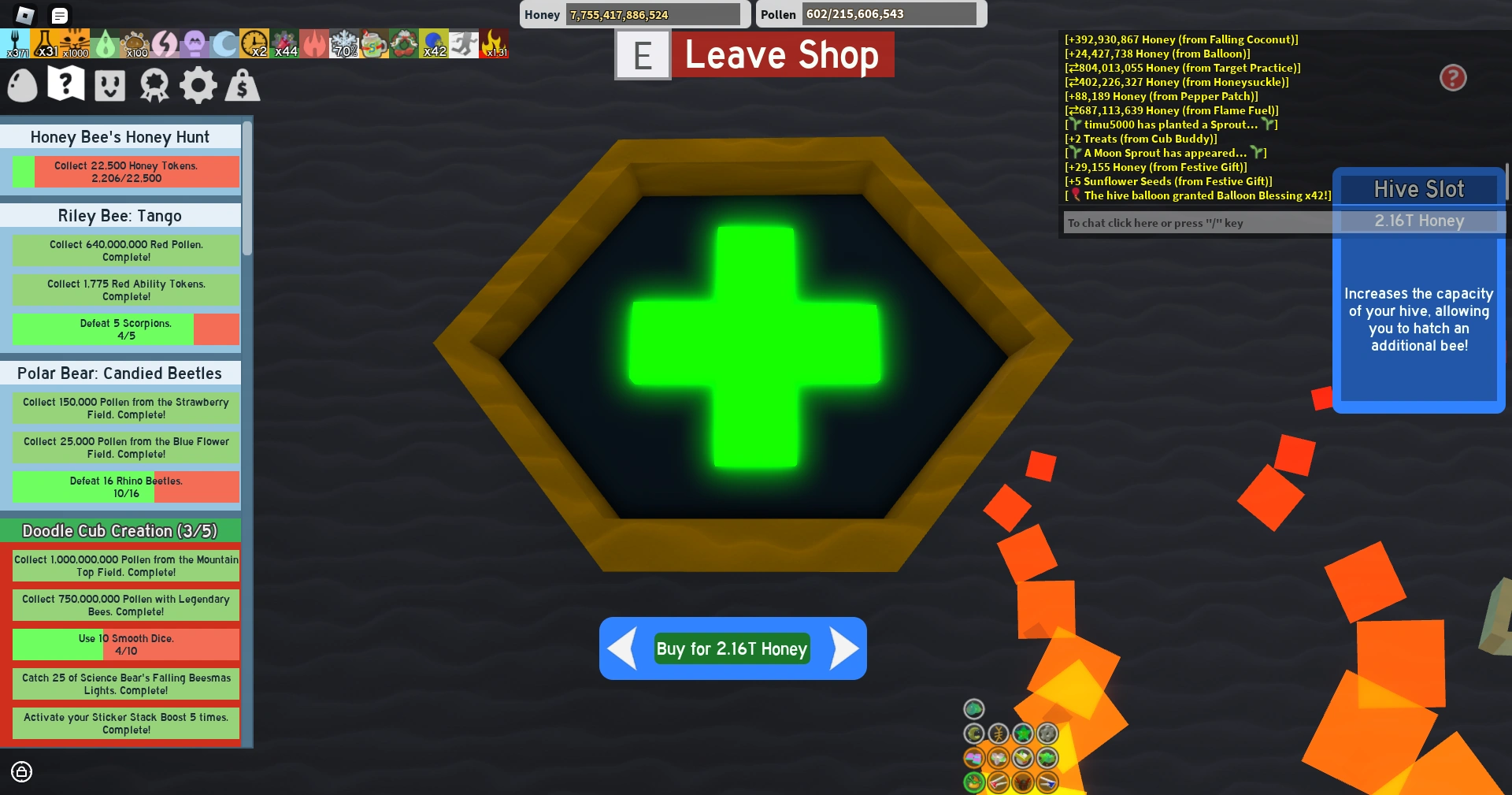Toggle the chat window icon

pyautogui.click(x=59, y=15)
